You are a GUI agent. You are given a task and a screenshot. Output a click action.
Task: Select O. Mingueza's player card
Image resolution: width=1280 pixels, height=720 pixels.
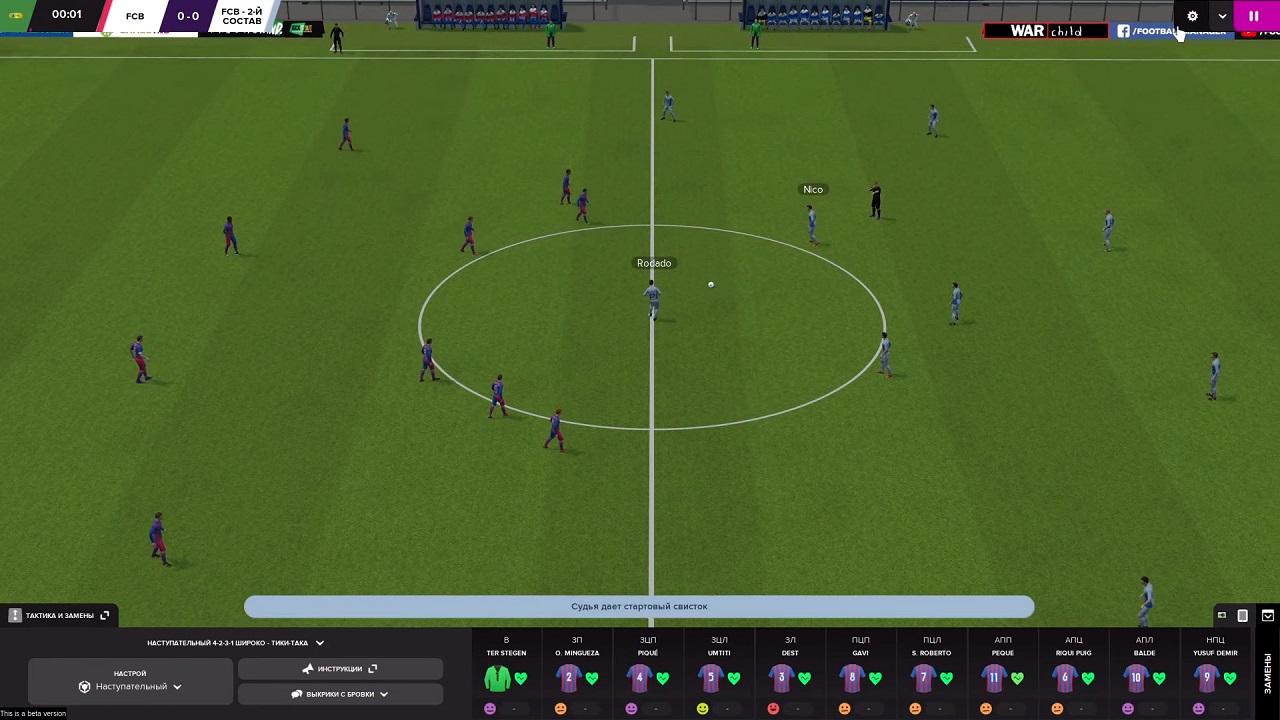point(568,678)
